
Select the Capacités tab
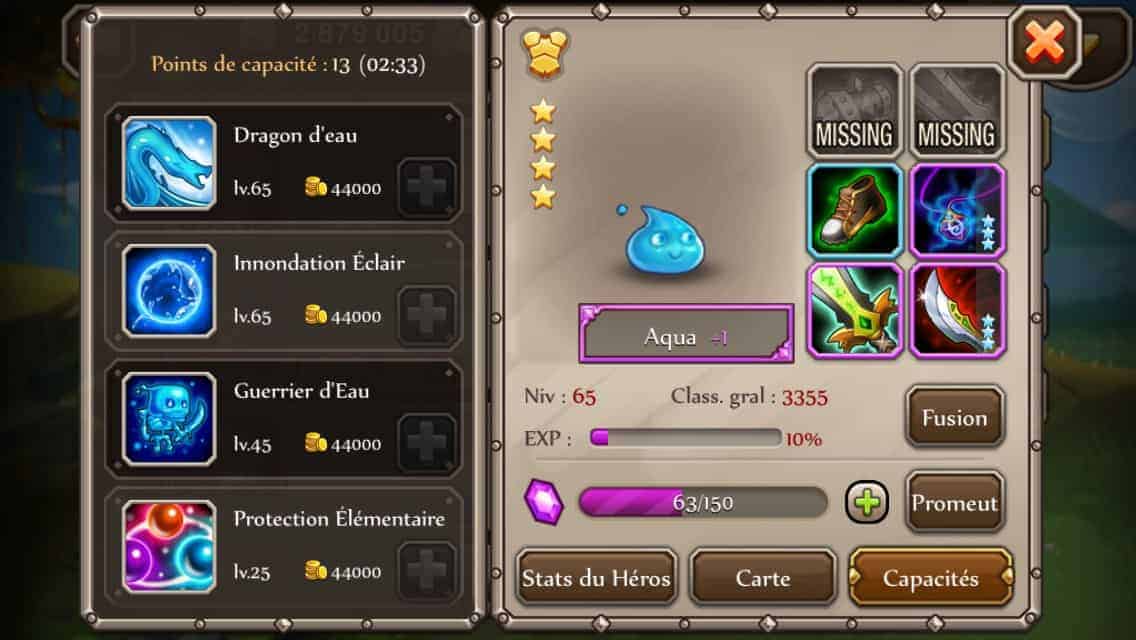click(x=930, y=577)
